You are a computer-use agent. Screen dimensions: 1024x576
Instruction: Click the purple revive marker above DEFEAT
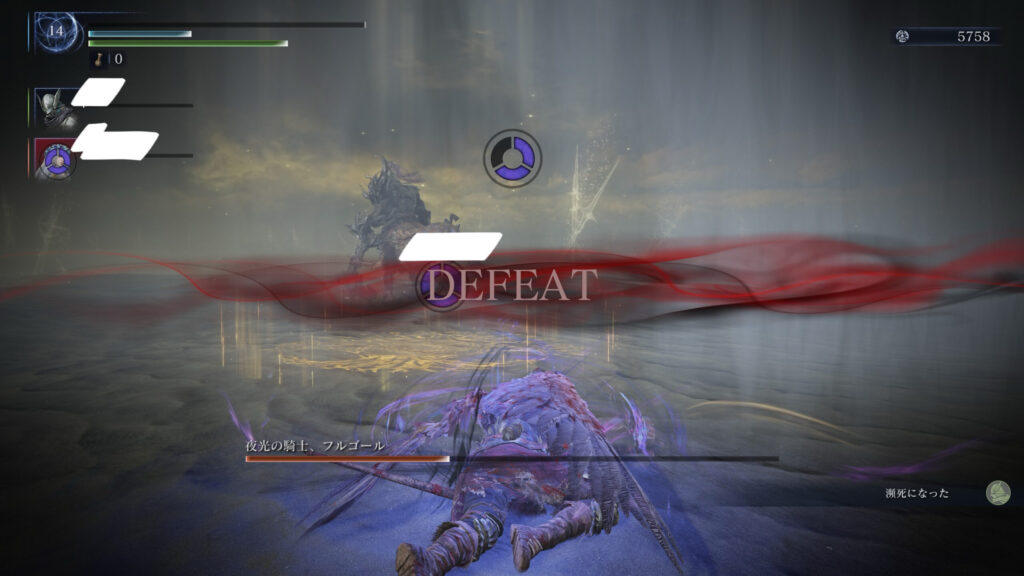coord(512,157)
